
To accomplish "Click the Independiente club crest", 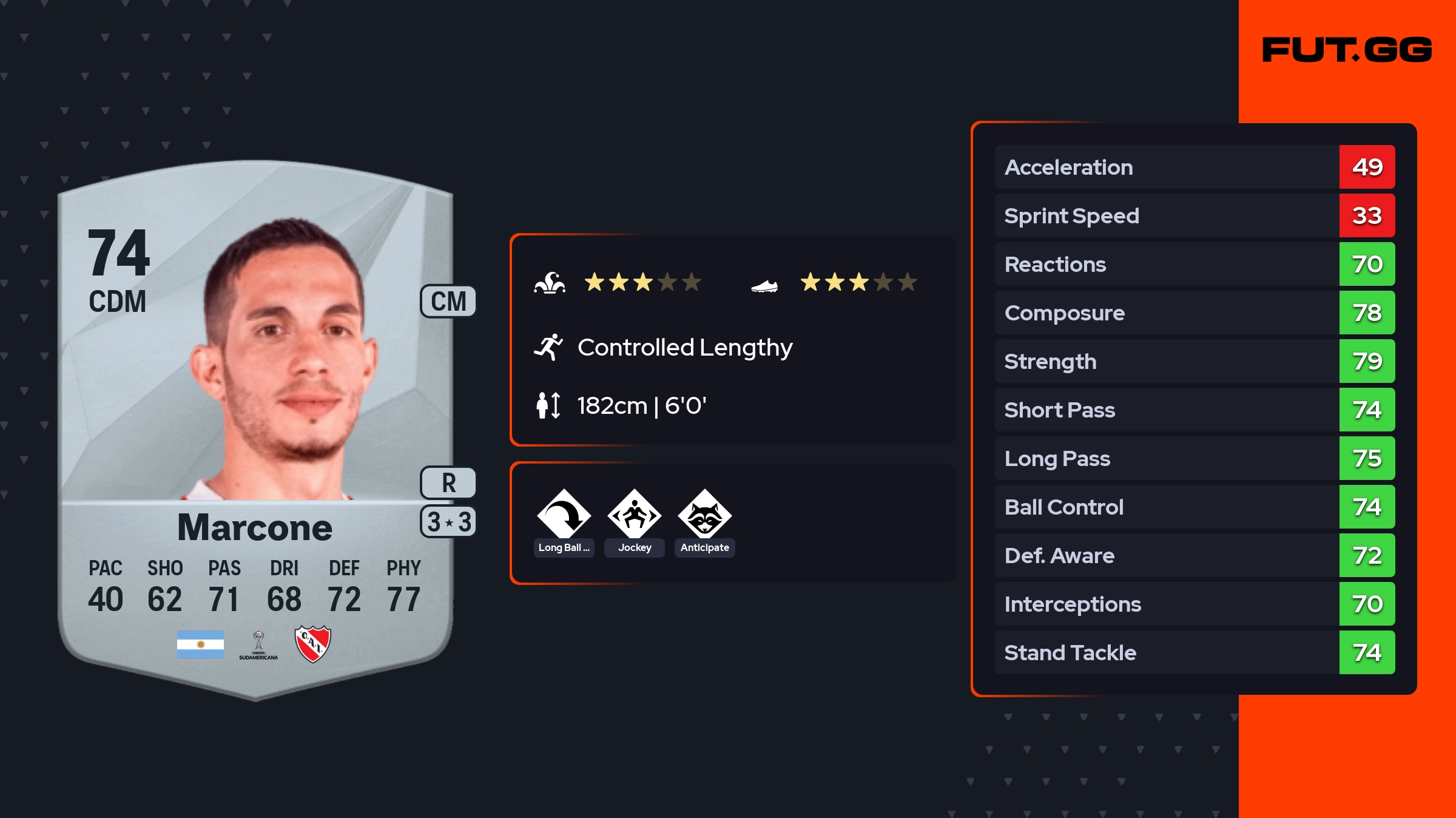I will click(312, 644).
